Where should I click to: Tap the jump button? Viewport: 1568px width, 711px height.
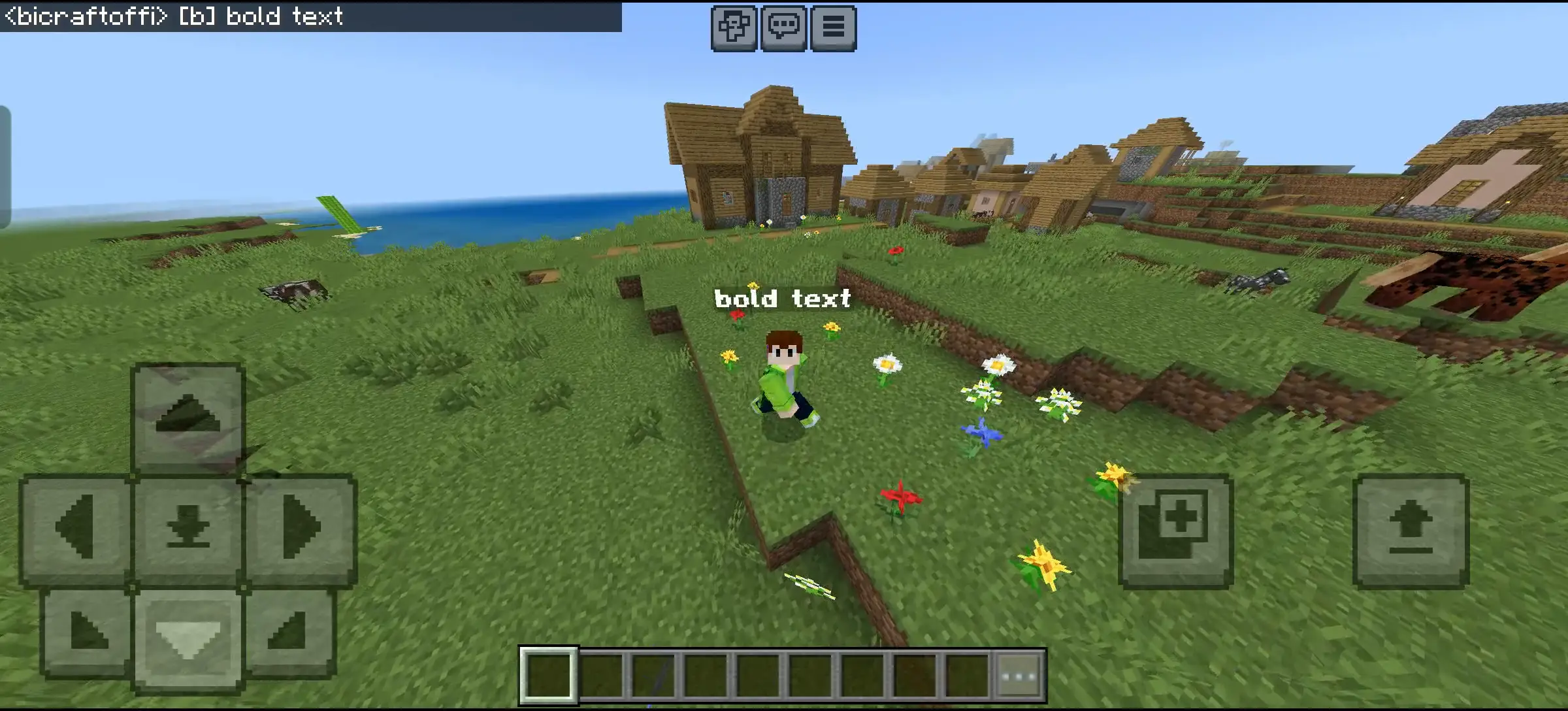coord(1411,529)
